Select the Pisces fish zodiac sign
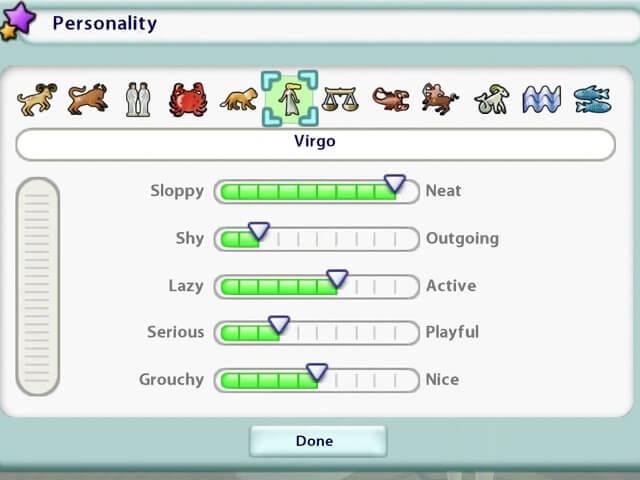640x480 pixels. 592,98
